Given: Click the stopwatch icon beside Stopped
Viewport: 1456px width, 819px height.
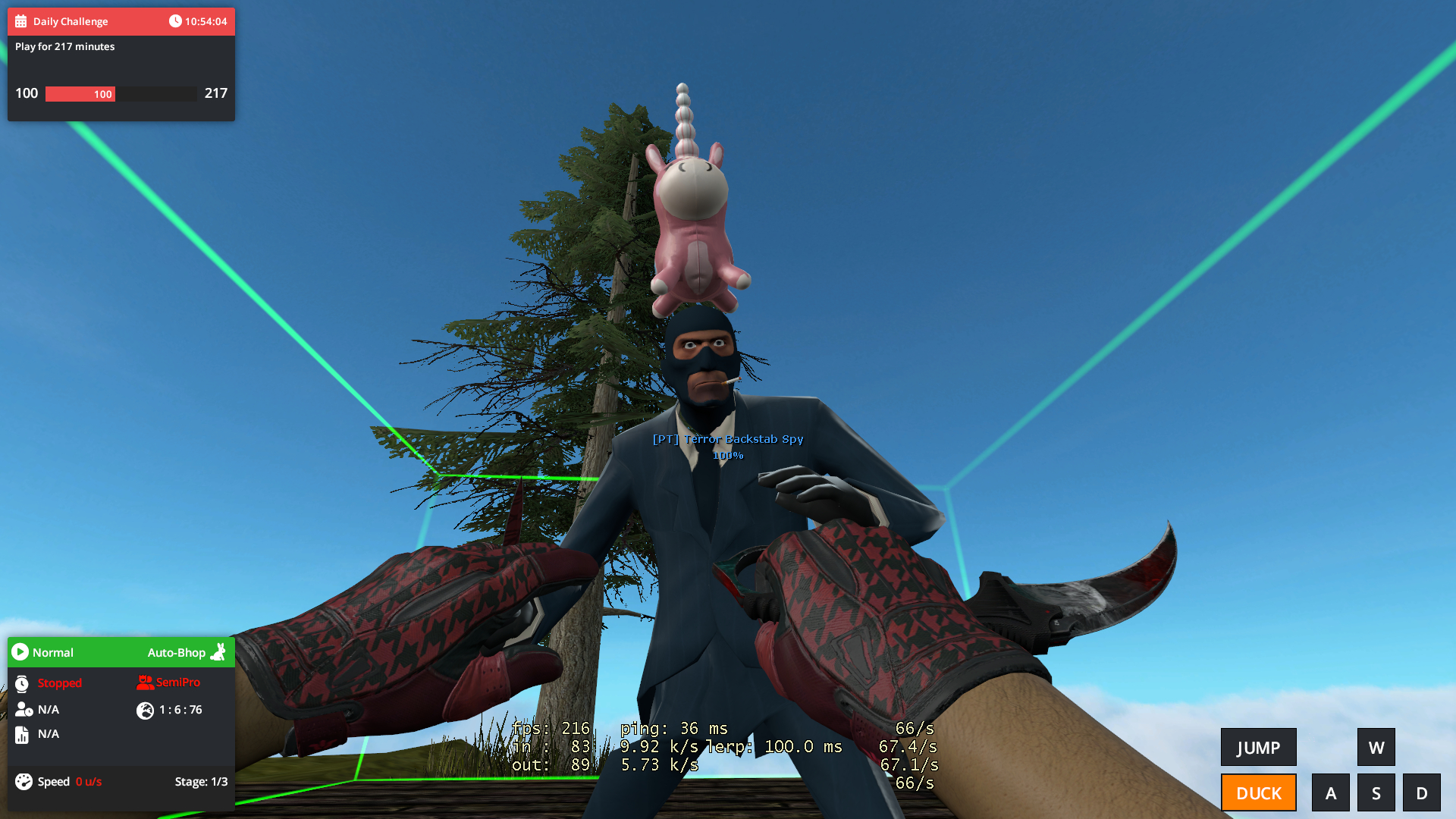Looking at the screenshot, I should (x=23, y=683).
